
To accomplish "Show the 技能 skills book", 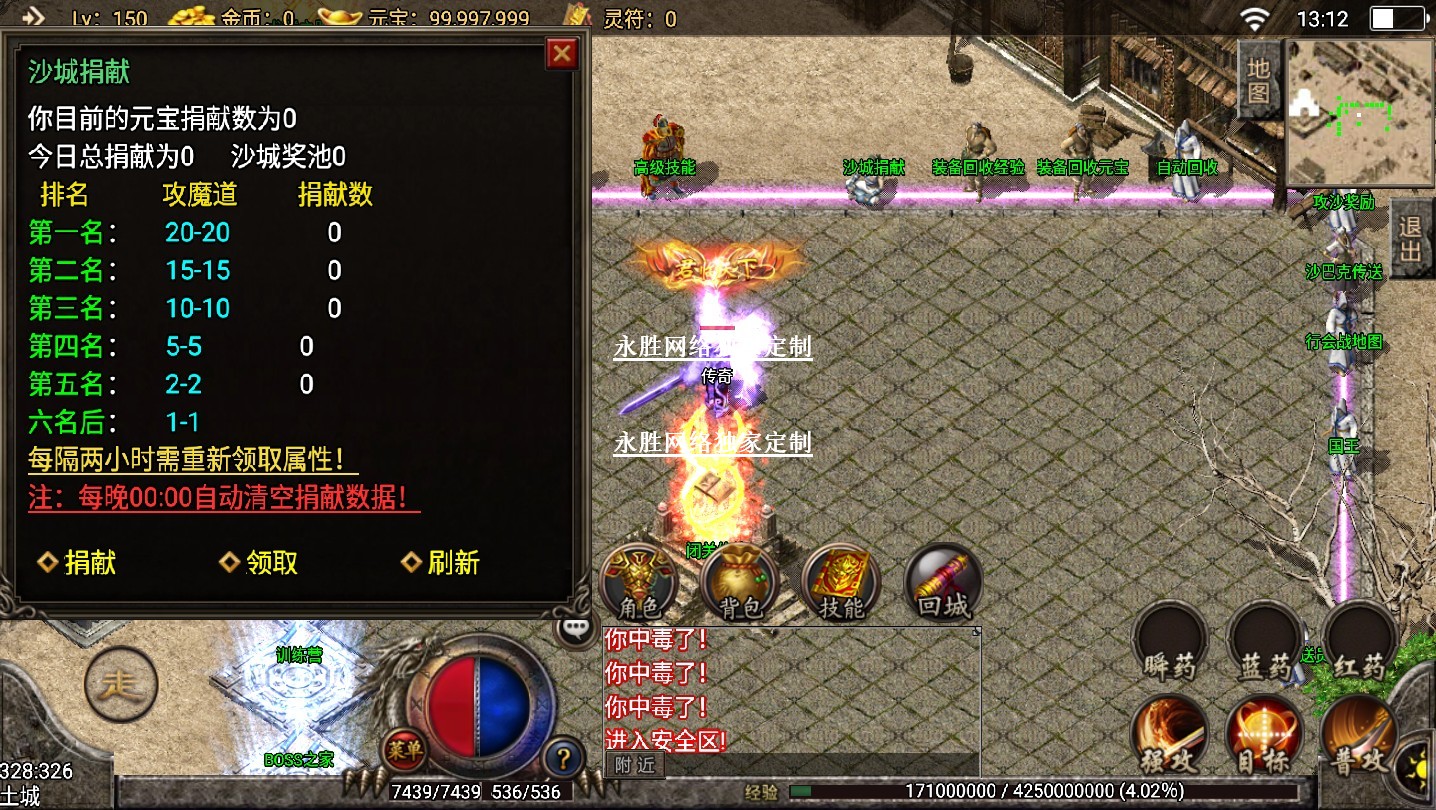I will [841, 583].
